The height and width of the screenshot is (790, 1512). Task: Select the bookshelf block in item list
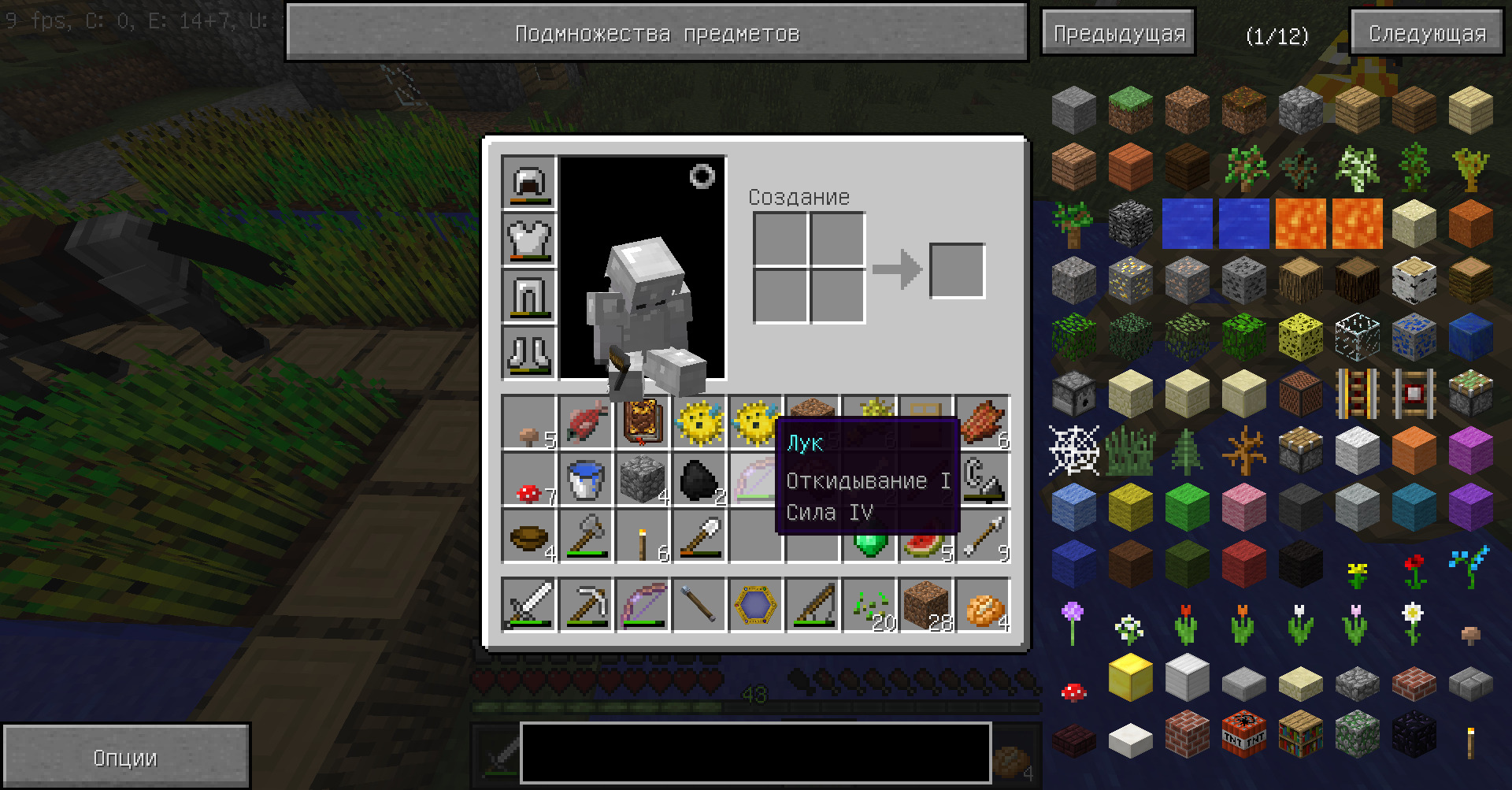(x=1300, y=734)
